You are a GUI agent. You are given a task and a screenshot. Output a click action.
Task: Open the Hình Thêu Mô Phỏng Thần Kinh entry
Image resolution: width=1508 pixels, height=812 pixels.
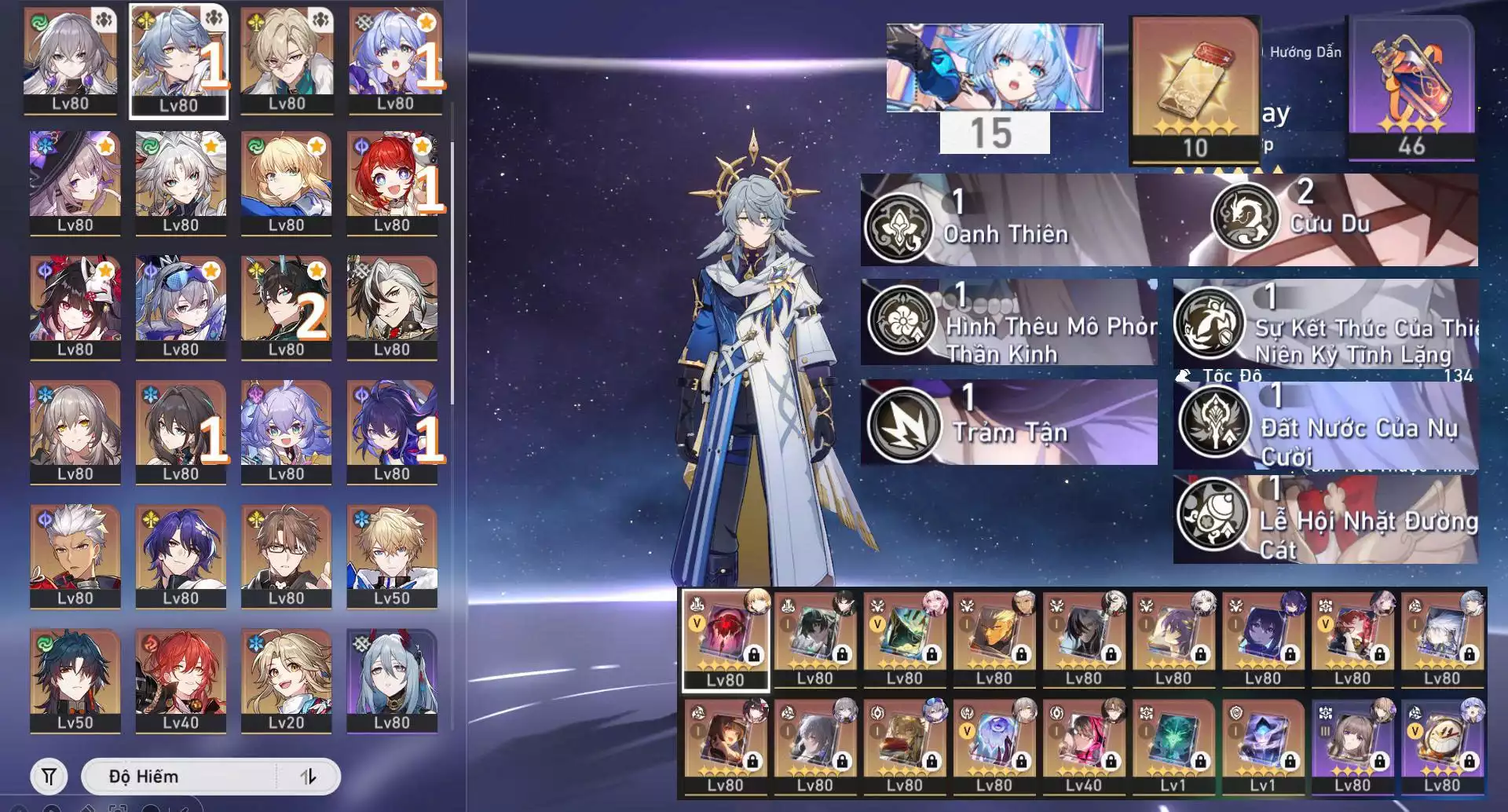tap(1009, 322)
